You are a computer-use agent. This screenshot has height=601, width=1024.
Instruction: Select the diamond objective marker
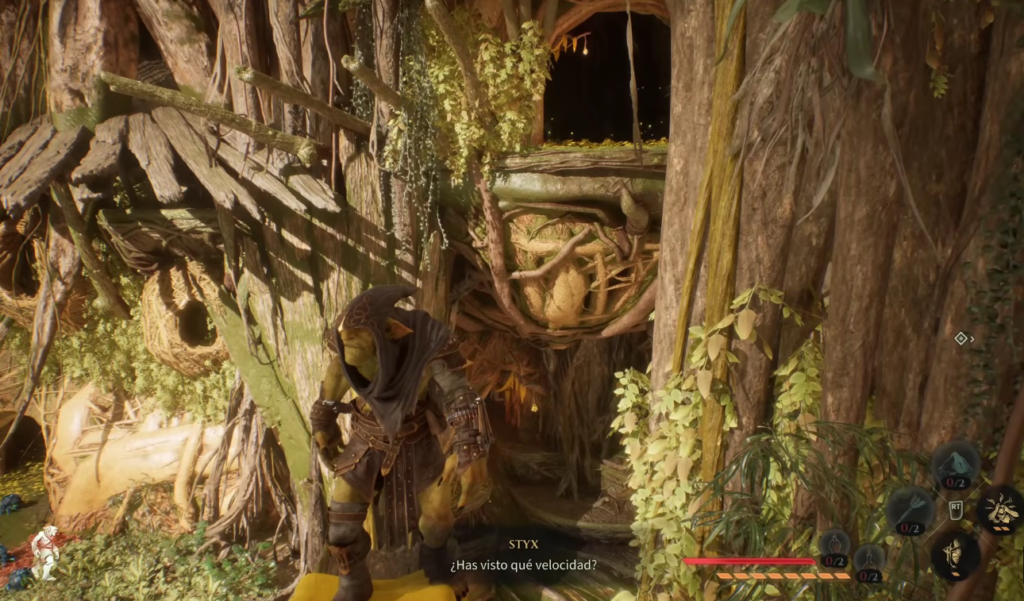[x=961, y=339]
